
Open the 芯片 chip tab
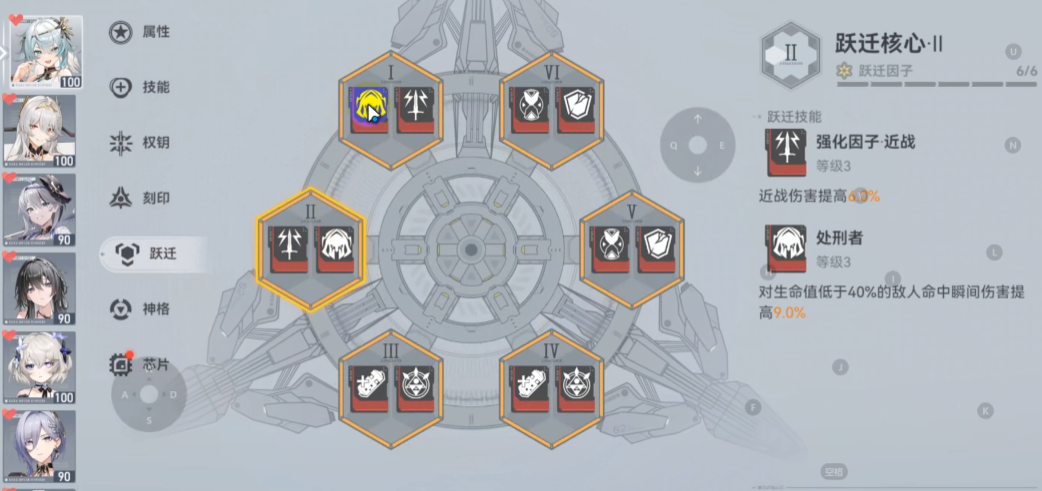click(x=141, y=363)
